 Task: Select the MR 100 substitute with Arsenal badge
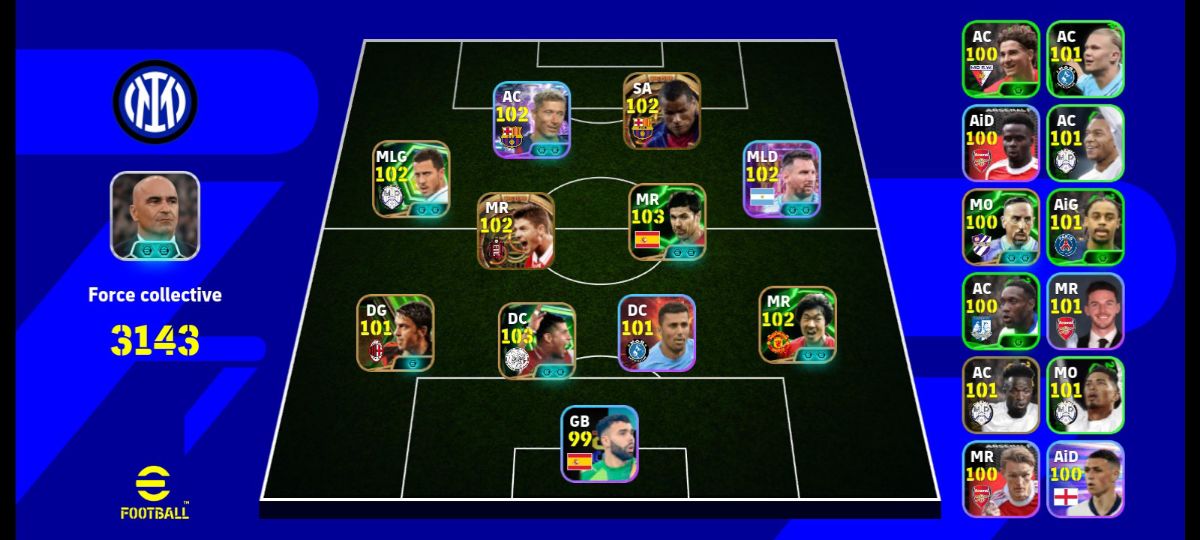coord(1001,479)
